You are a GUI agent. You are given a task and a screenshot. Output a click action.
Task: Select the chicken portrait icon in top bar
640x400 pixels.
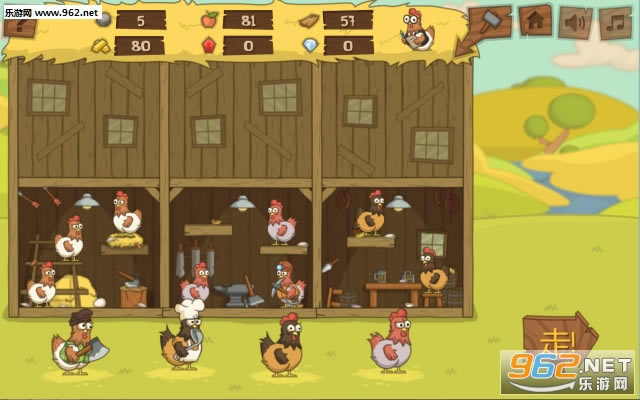pos(418,30)
